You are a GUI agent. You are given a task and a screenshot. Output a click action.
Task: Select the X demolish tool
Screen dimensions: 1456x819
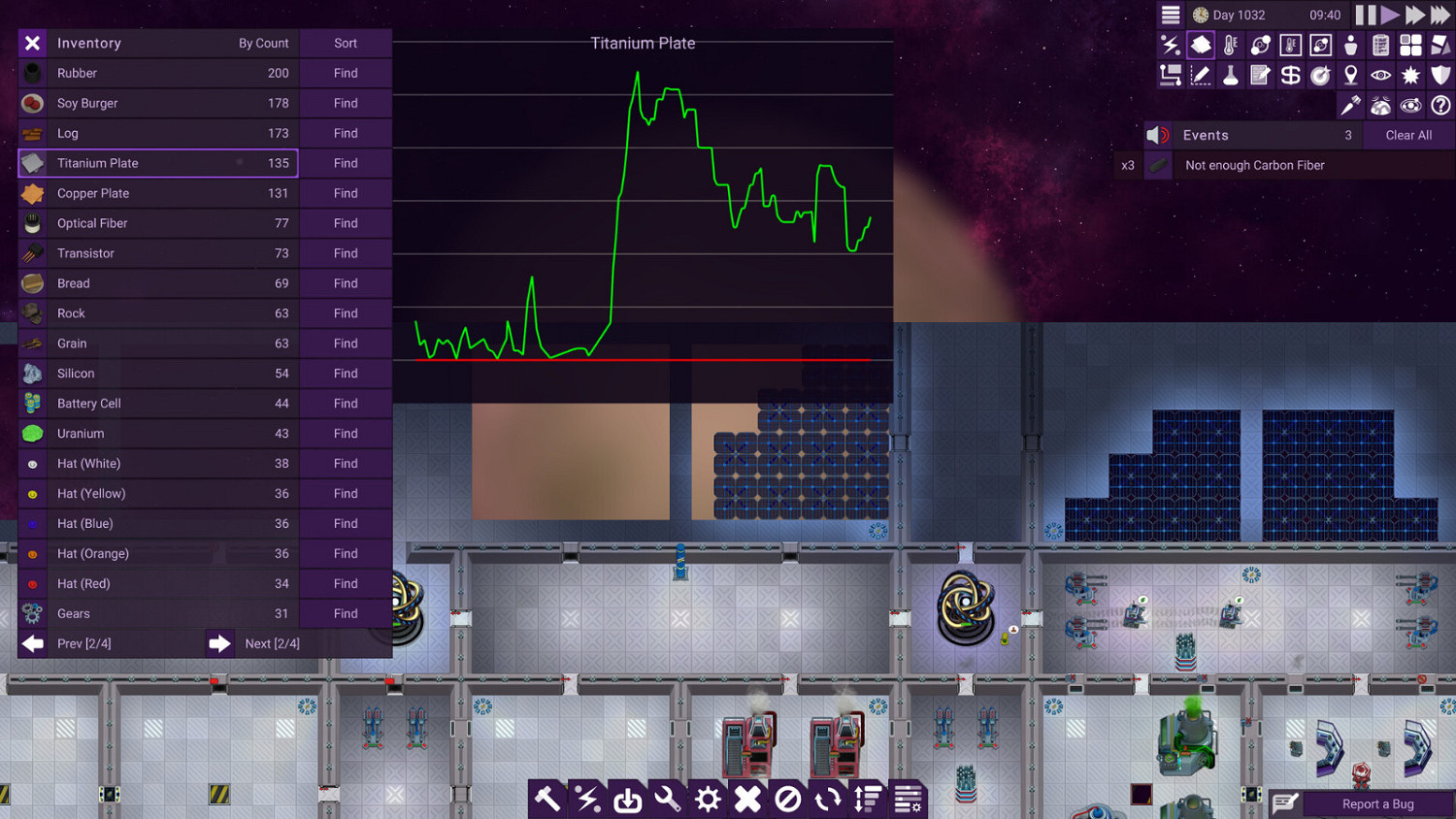point(747,799)
